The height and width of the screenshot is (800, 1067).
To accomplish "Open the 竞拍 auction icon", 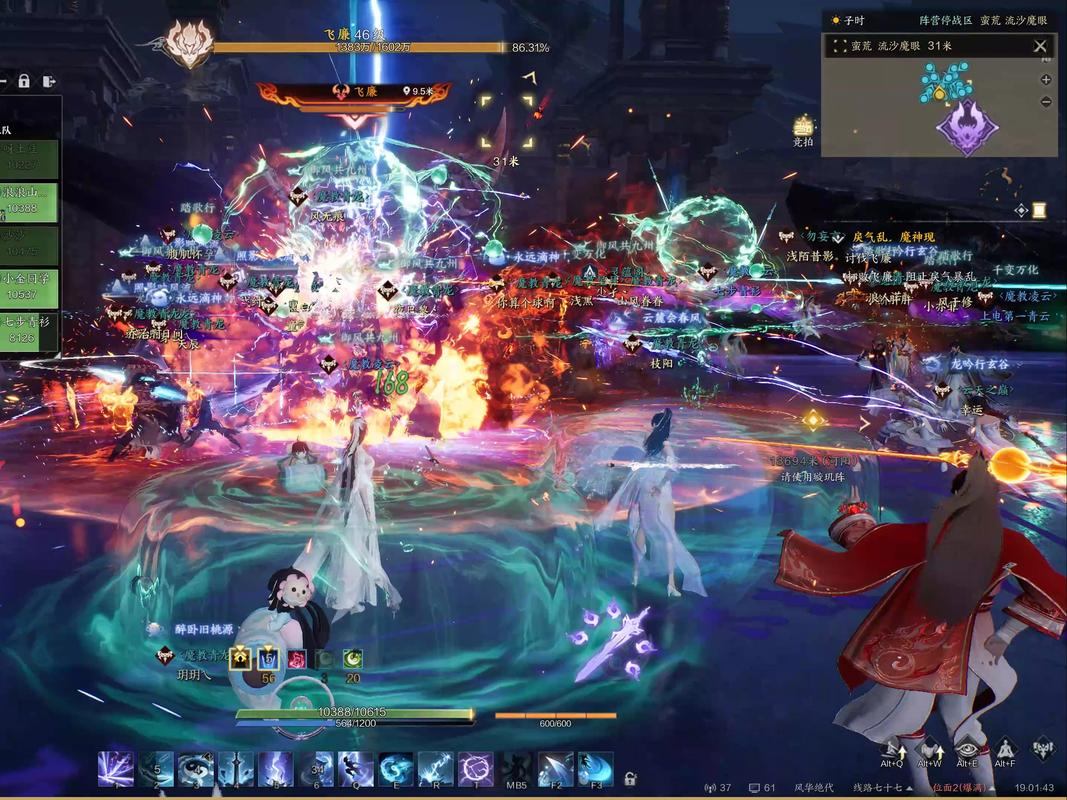I will (803, 128).
